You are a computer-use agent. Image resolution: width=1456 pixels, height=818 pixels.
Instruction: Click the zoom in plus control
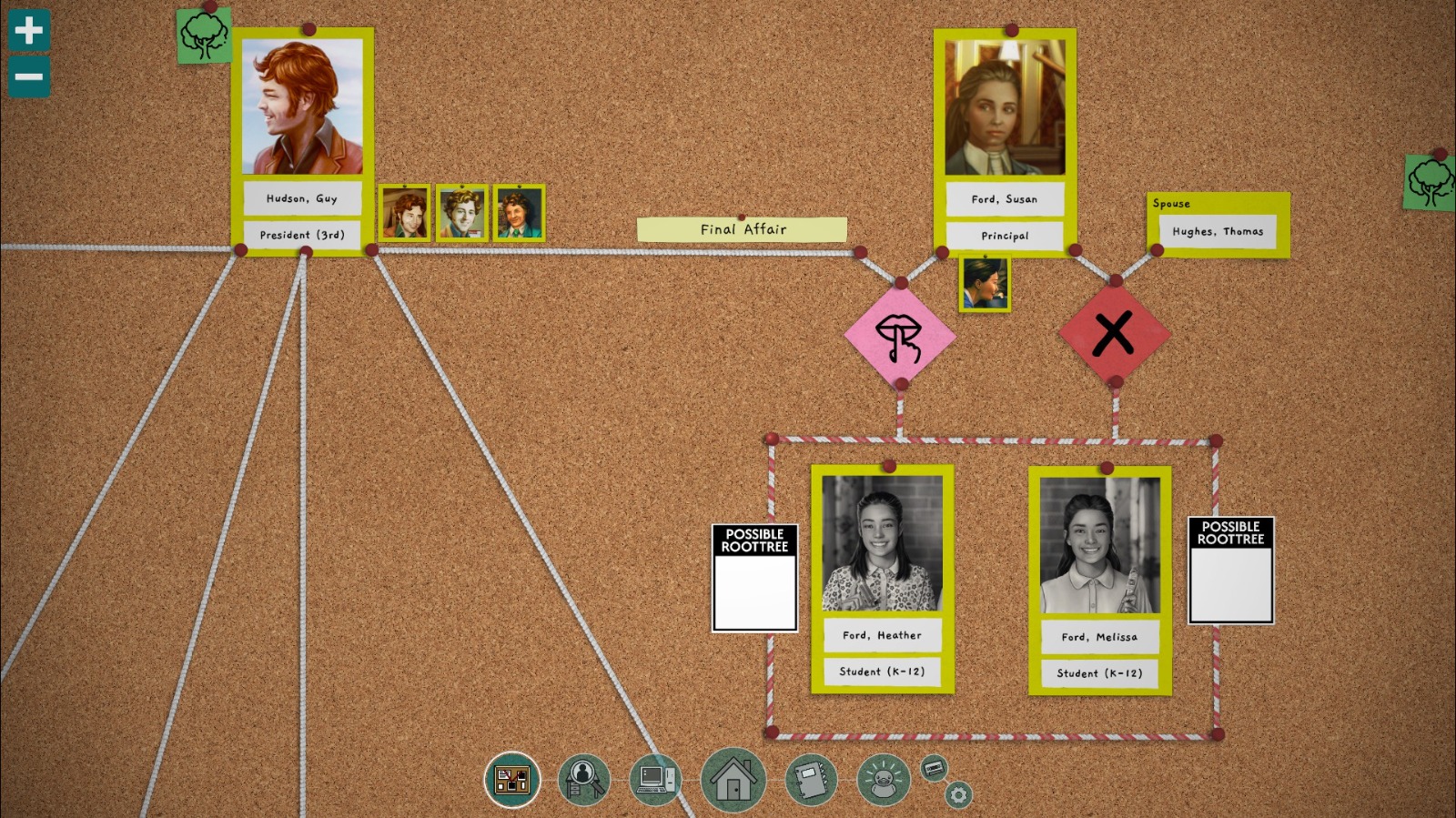pyautogui.click(x=28, y=30)
